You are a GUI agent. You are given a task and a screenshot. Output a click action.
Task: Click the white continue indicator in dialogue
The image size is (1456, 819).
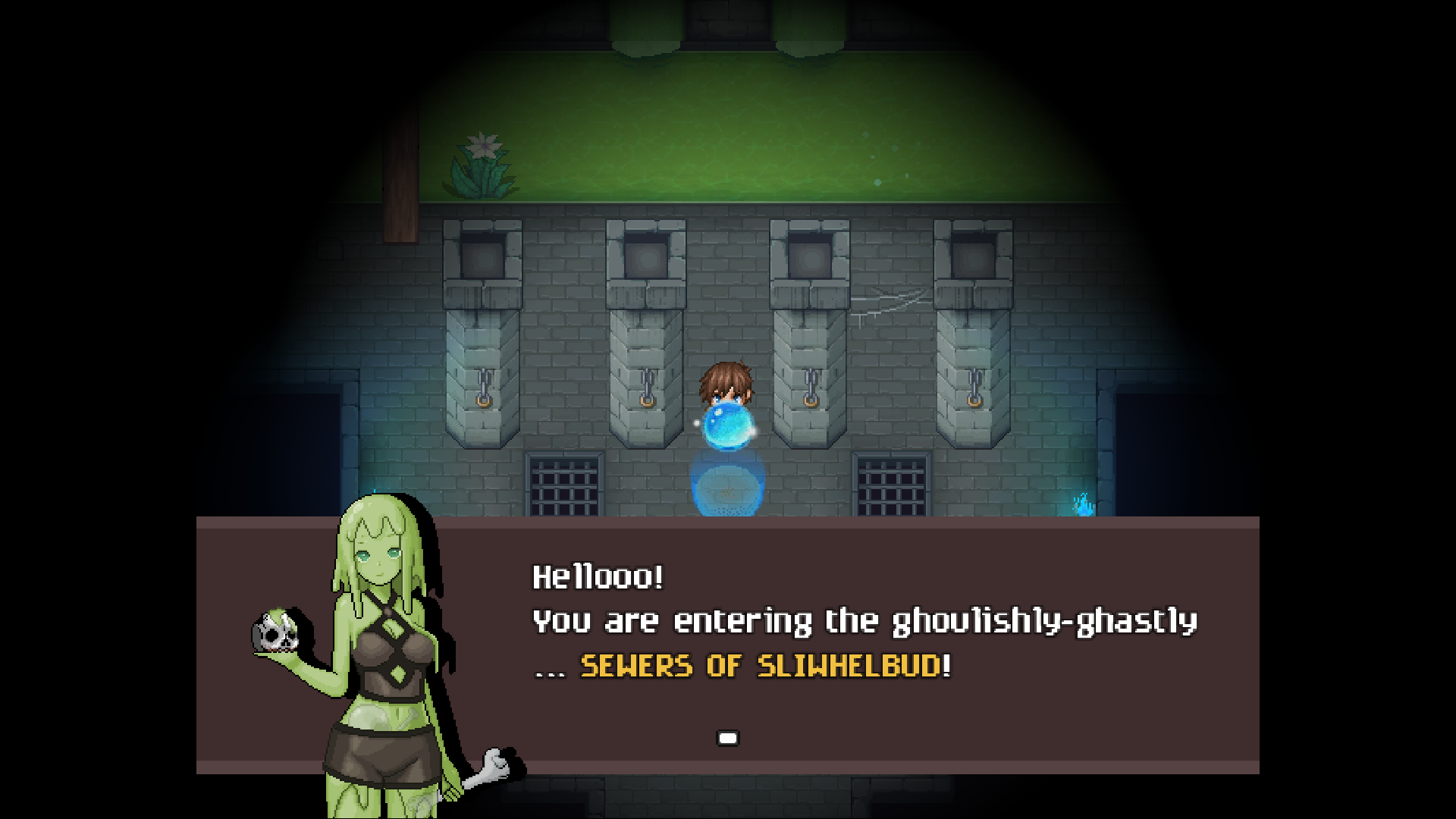pos(727,737)
